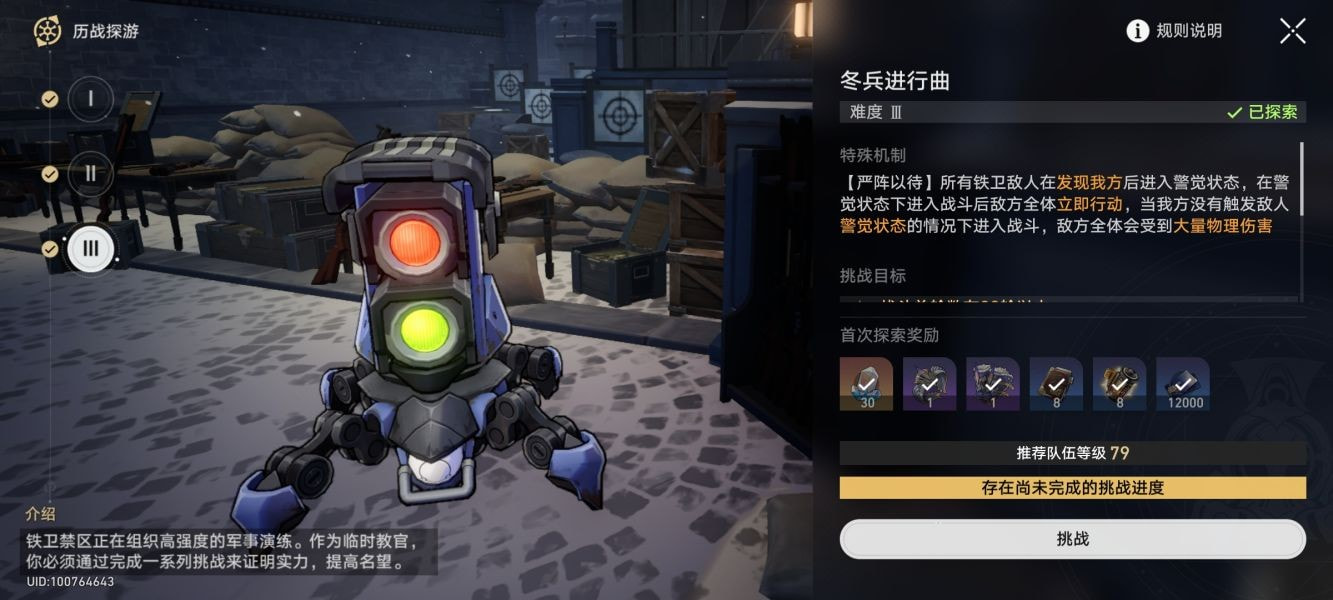Check the golden canister reward icon
This screenshot has height=600, width=1333.
(x=1119, y=384)
